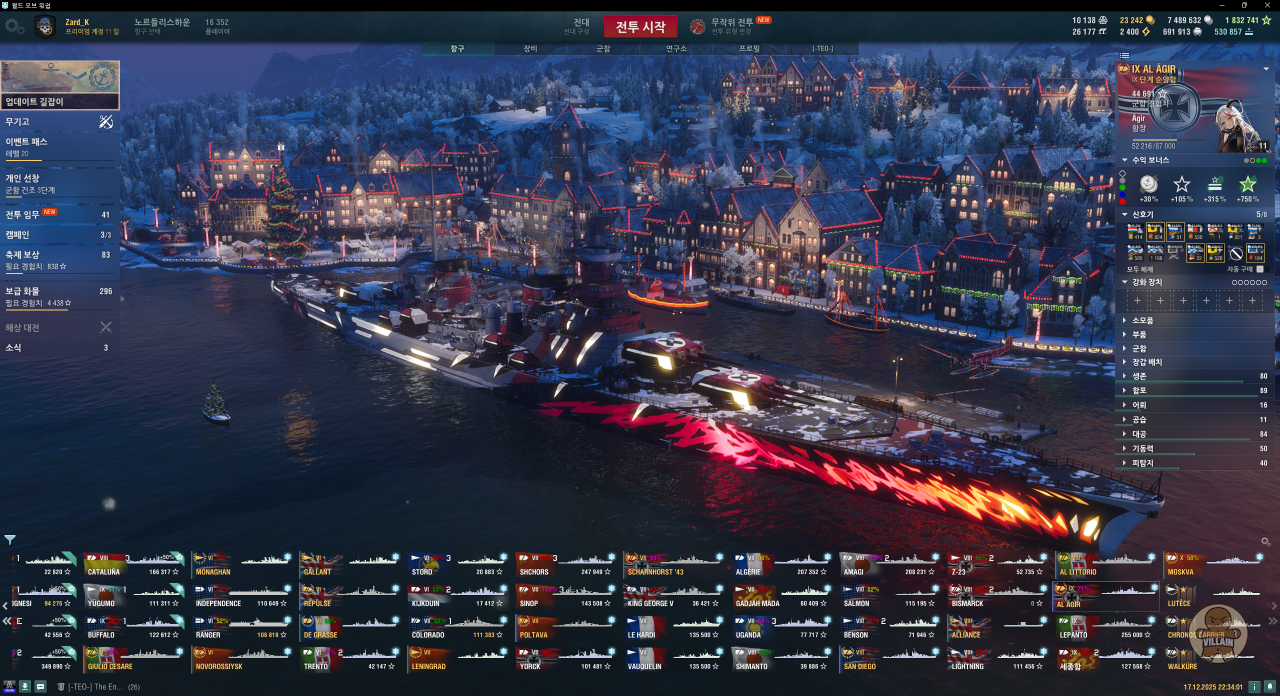
Task: Open the settings gear menu
Action: [x=14, y=27]
